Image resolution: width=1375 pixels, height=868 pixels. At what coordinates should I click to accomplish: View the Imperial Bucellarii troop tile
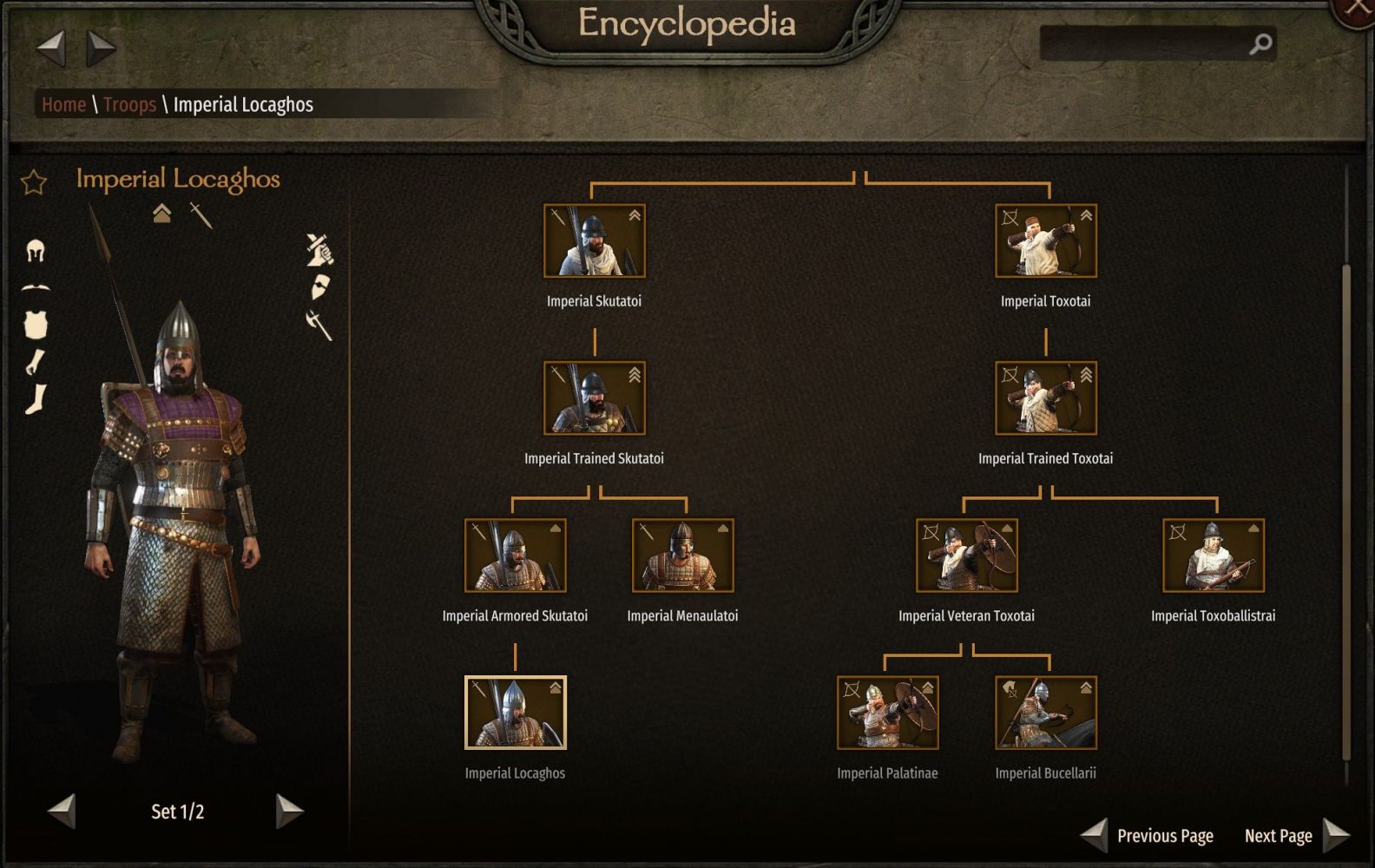1045,713
